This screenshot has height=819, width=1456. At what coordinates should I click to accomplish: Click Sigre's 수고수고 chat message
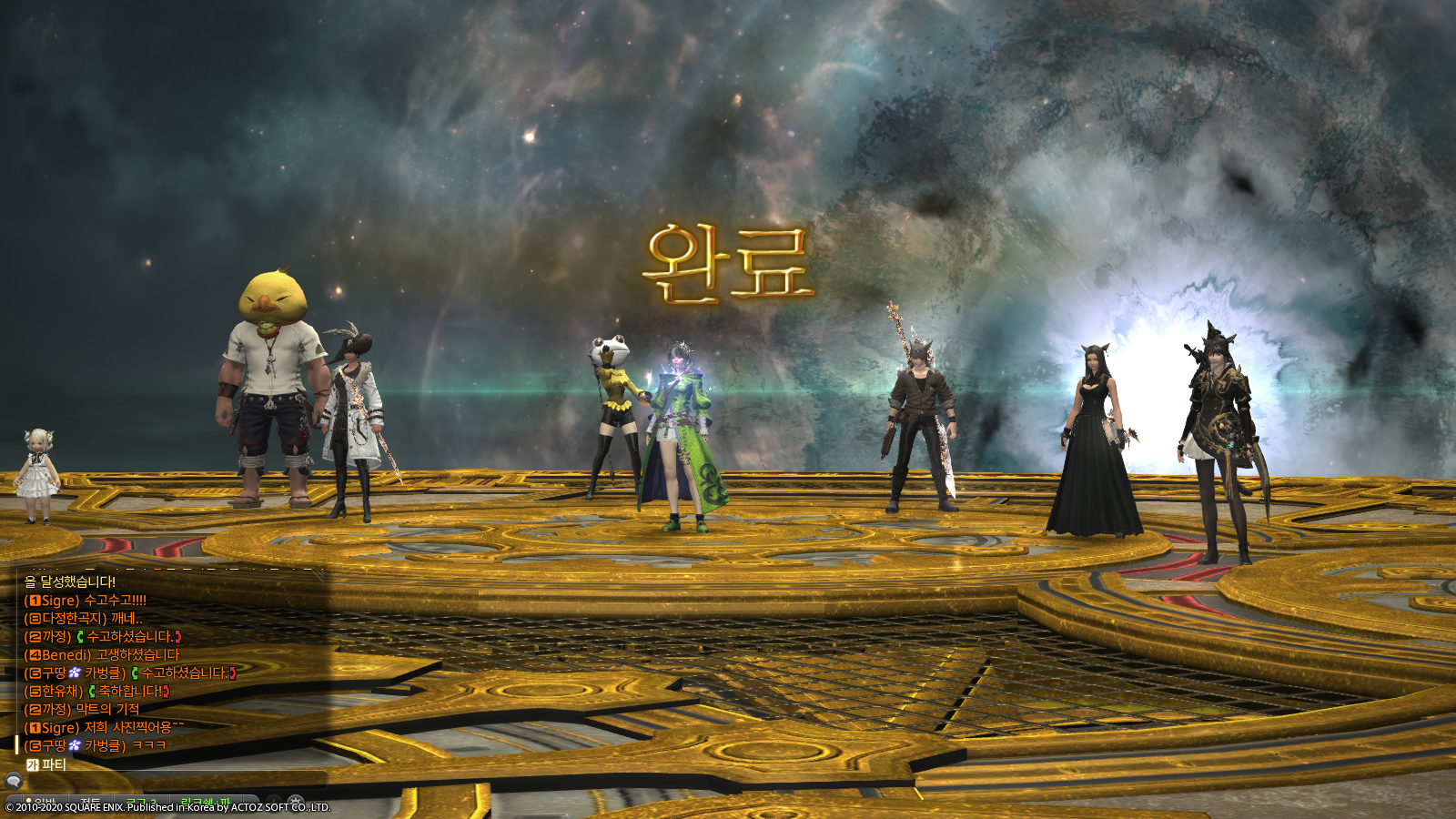[113, 601]
